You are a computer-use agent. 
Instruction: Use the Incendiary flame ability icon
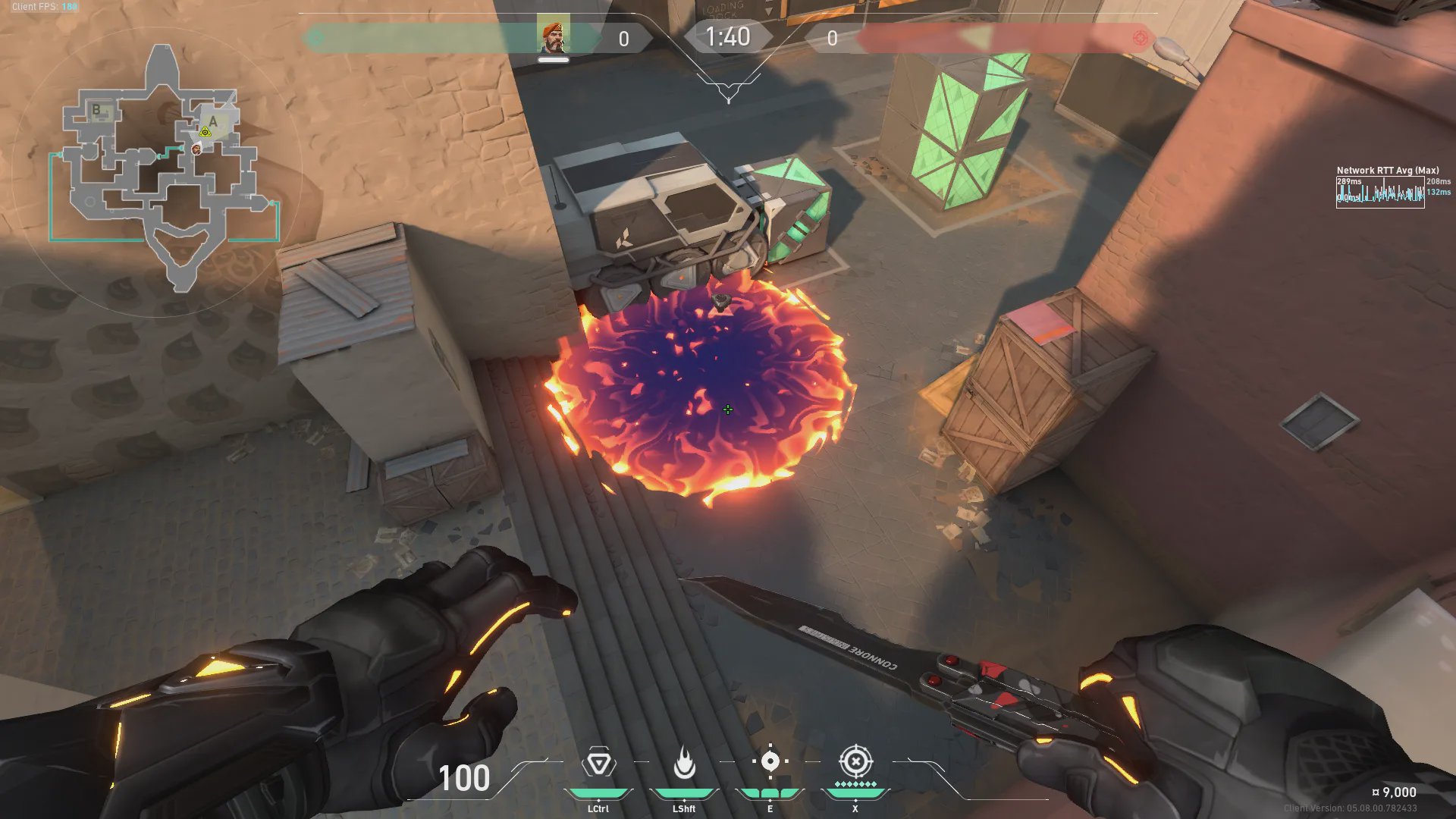coord(684,763)
